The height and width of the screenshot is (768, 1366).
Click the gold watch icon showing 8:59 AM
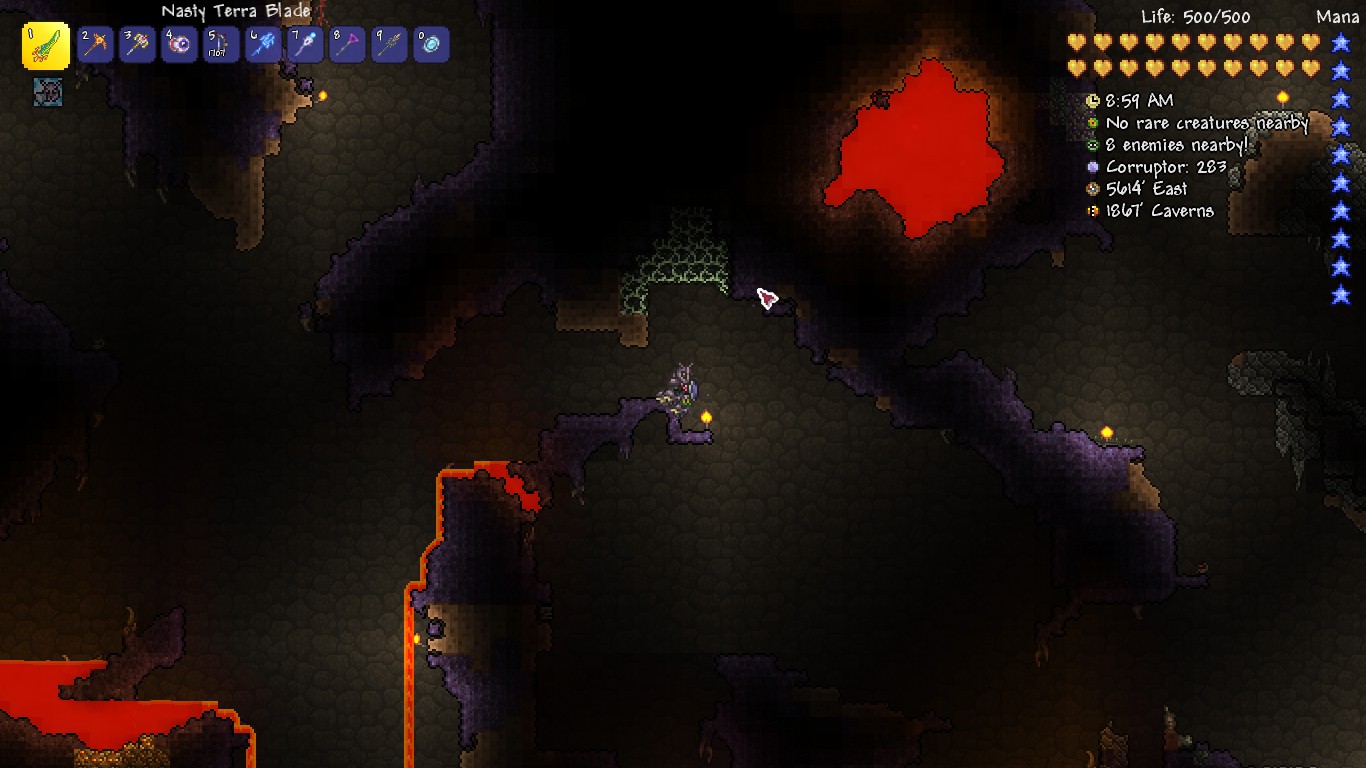pos(1093,101)
